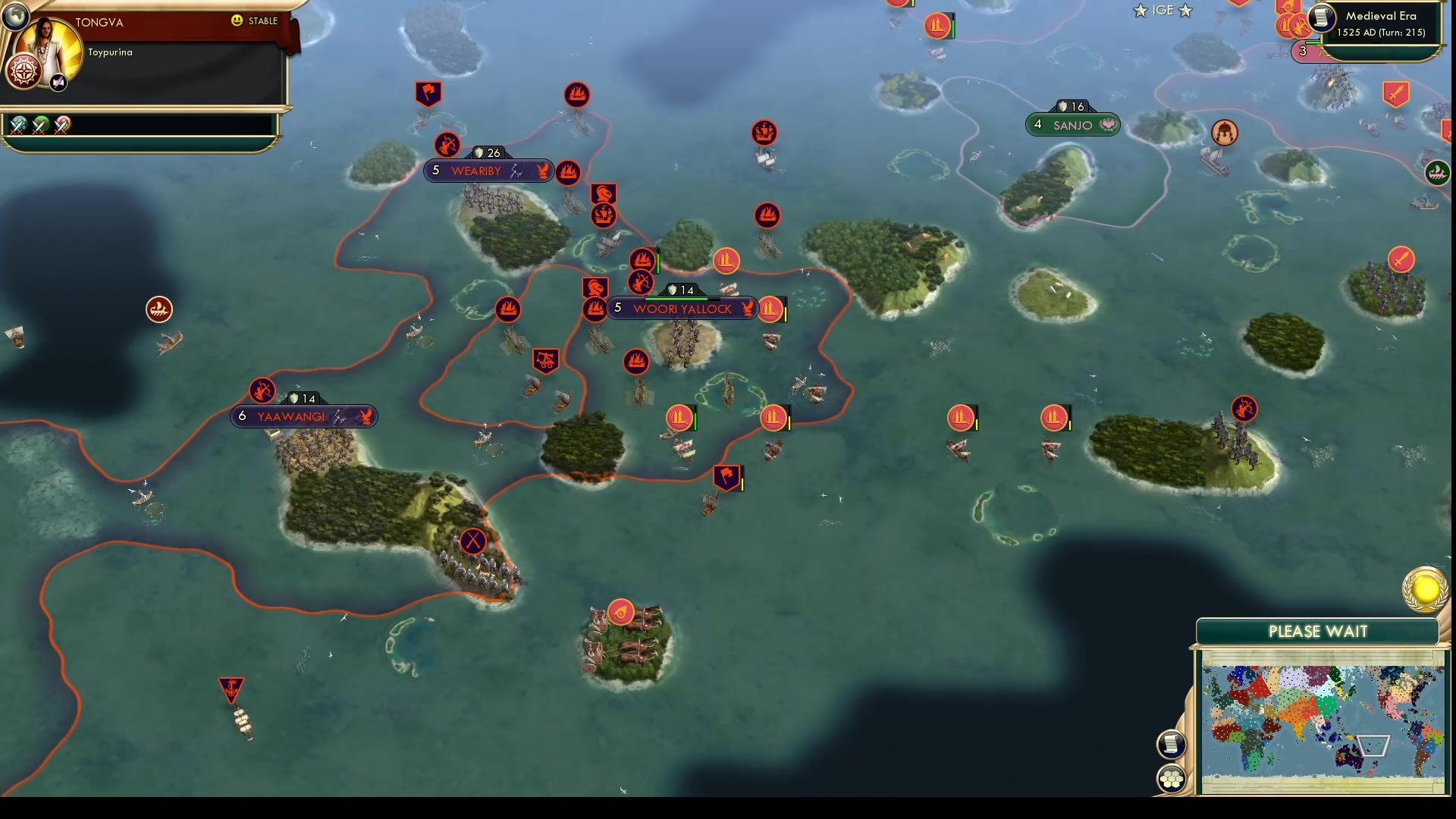The image size is (1456, 819).
Task: Select the catapult unit flag
Action: pos(548,362)
